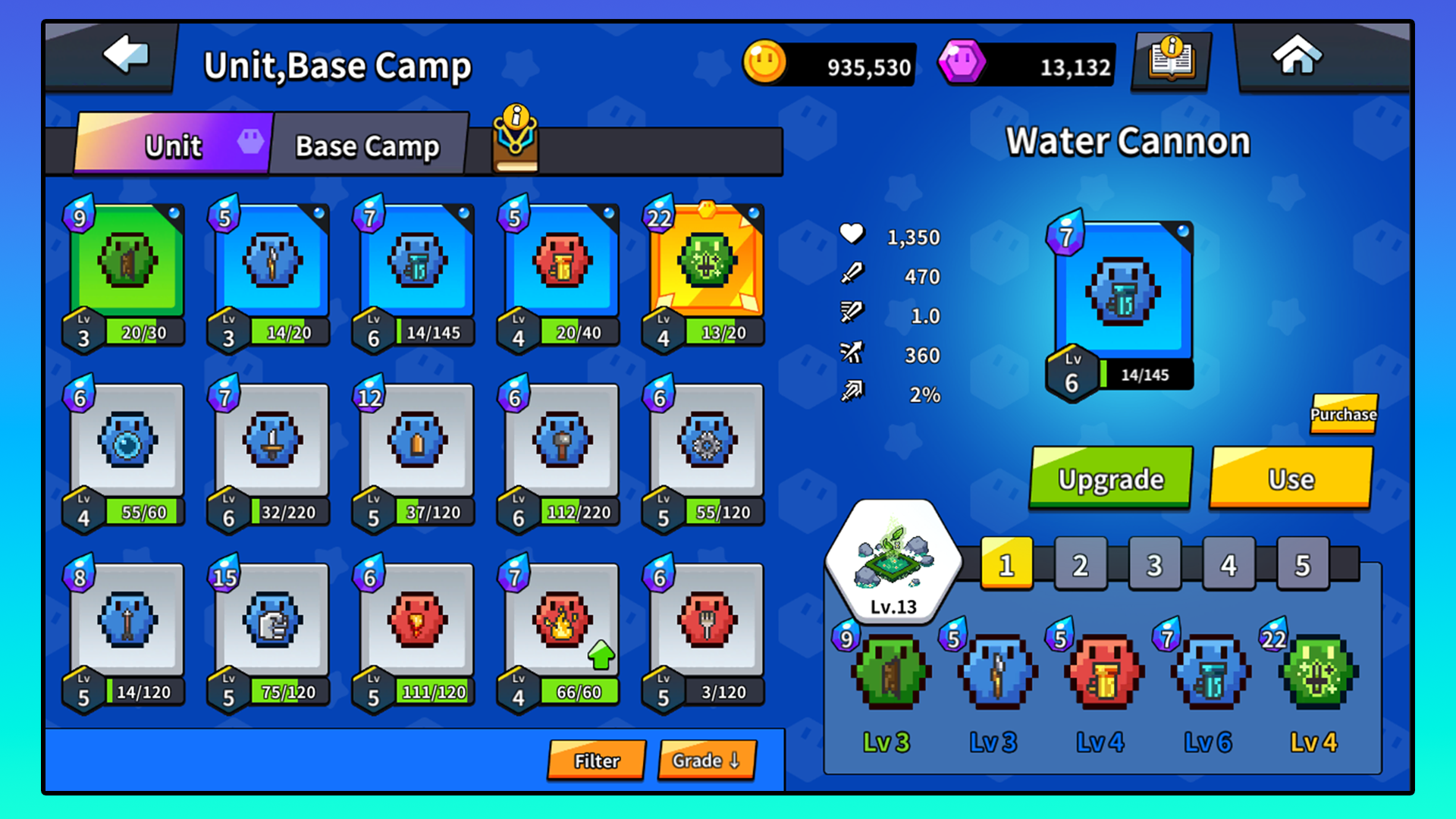Select the hammer unit card

pos(557,444)
